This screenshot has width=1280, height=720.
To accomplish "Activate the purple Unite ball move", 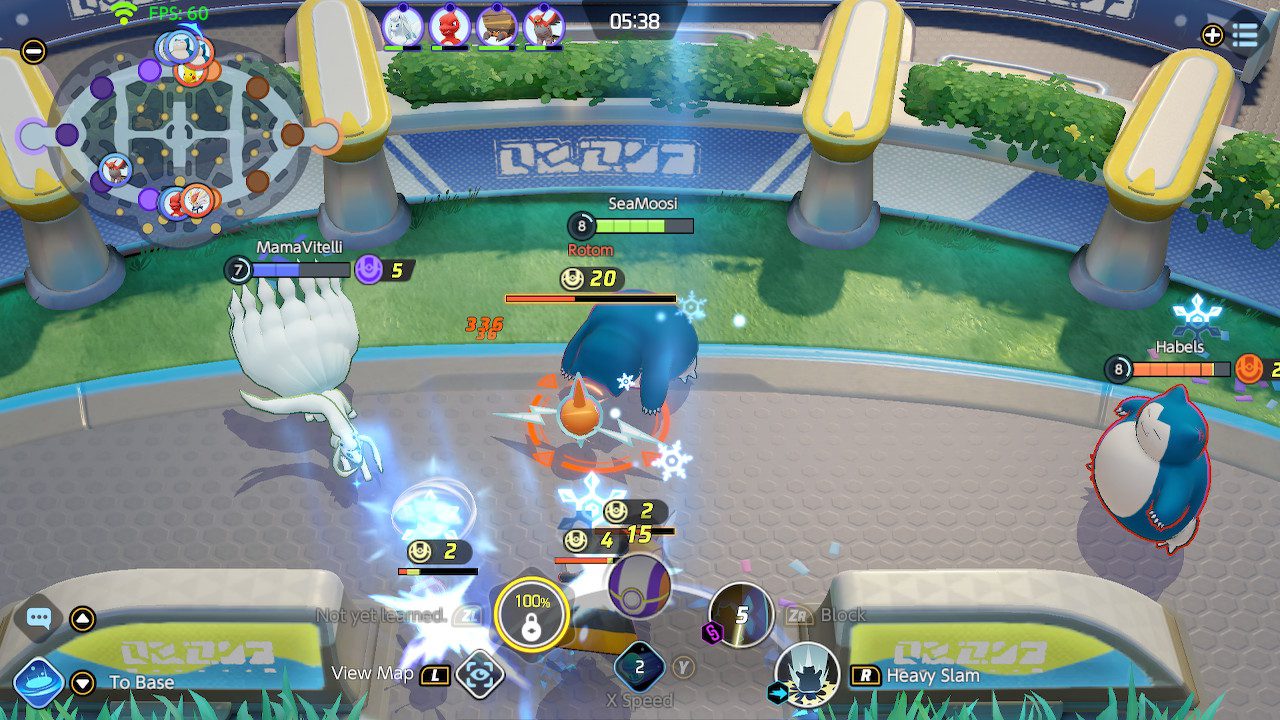I will (x=639, y=585).
